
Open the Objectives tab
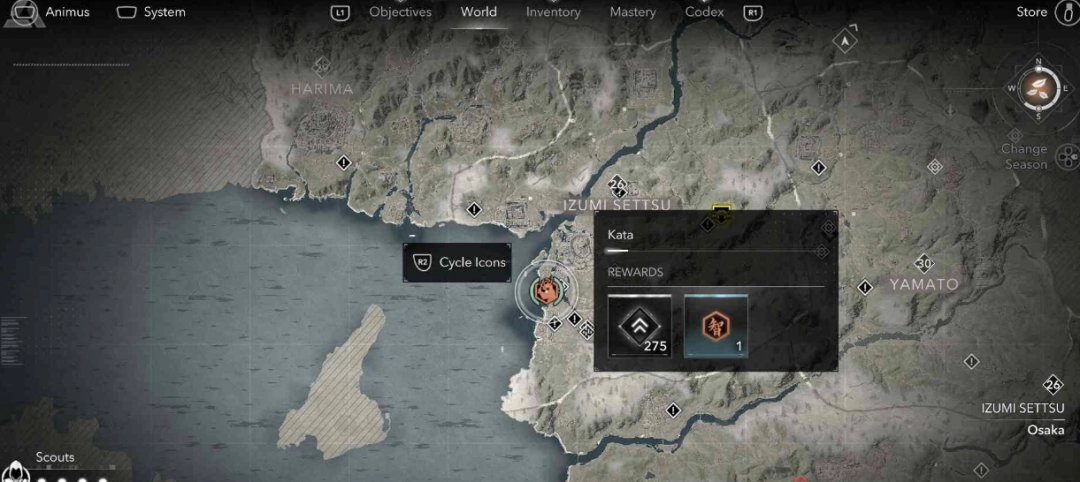pyautogui.click(x=400, y=12)
